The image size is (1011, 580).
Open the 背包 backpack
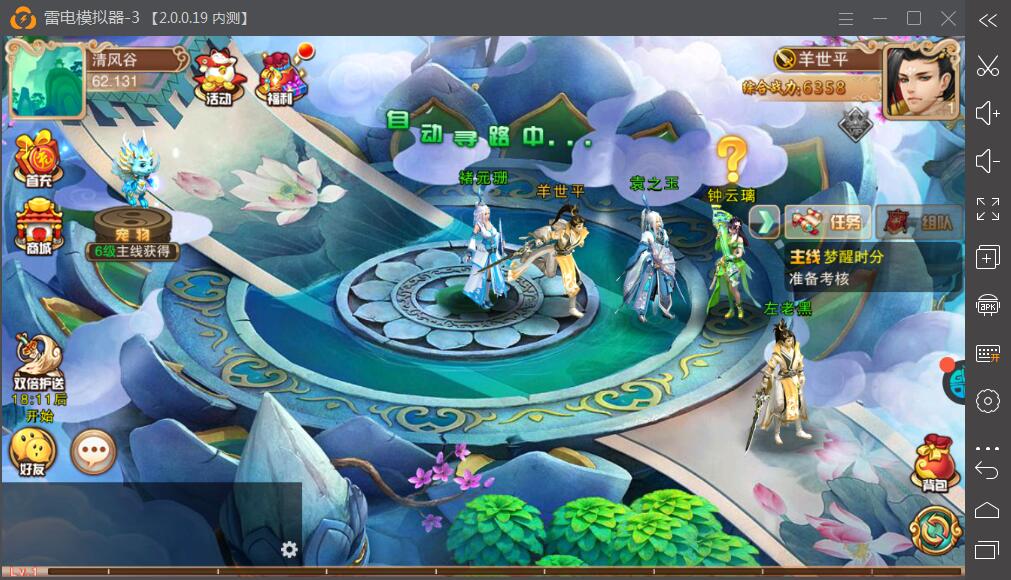tap(935, 463)
